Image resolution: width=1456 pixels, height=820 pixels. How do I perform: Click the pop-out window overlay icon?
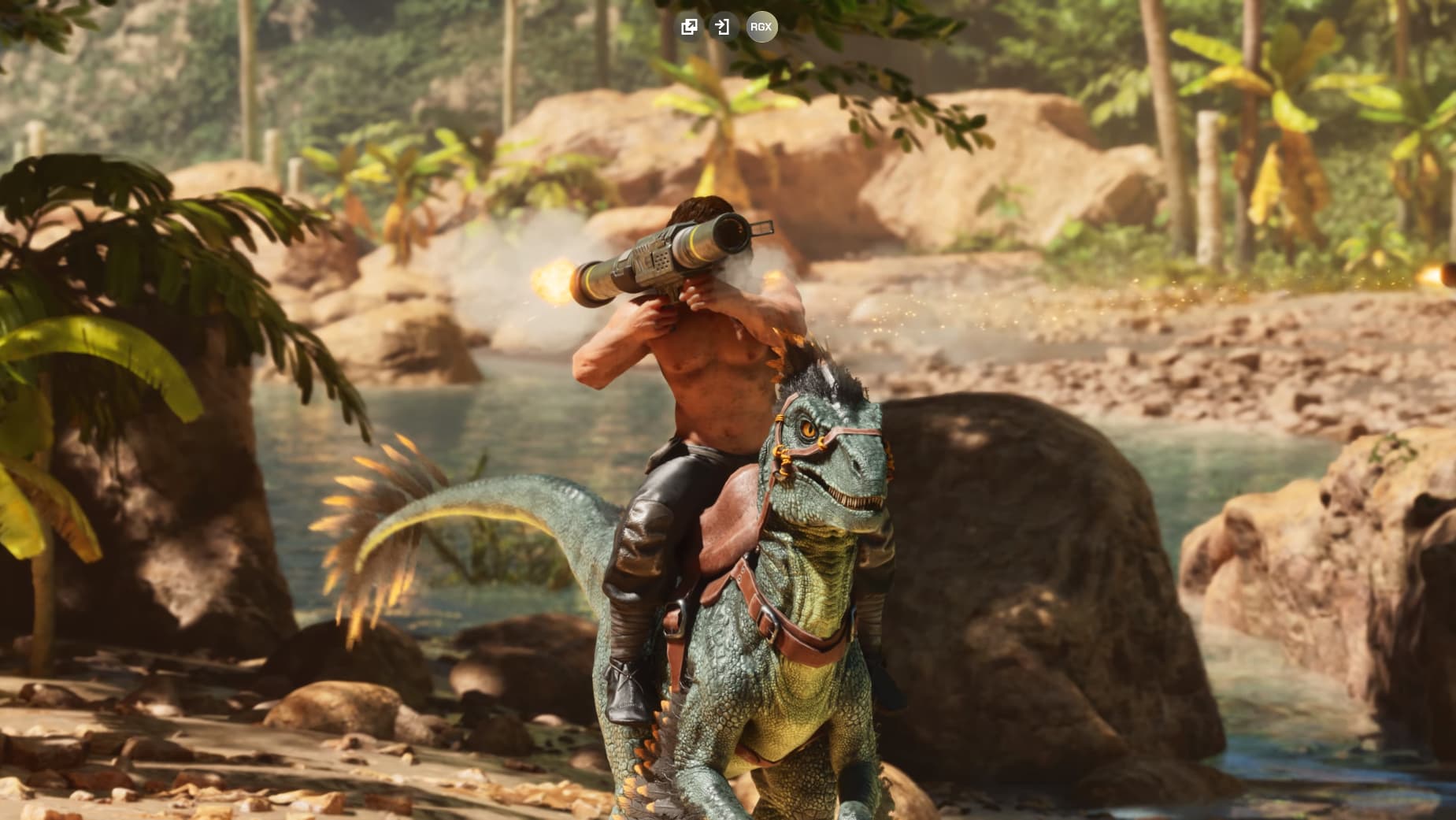click(689, 27)
